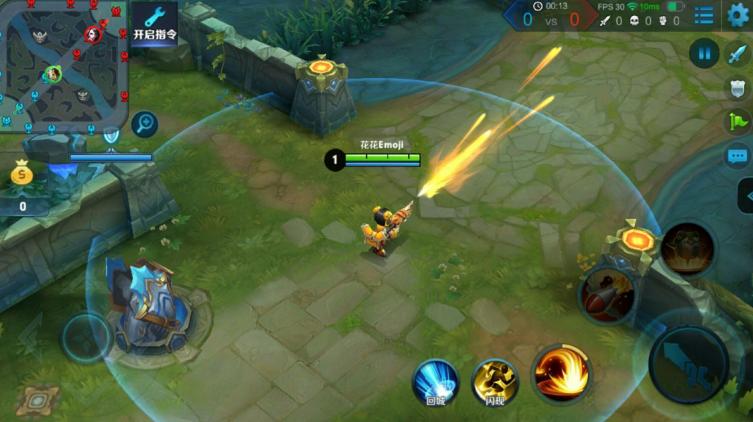This screenshot has height=422, width=753.
Task: Open the chat speech bubble
Action: (x=738, y=156)
